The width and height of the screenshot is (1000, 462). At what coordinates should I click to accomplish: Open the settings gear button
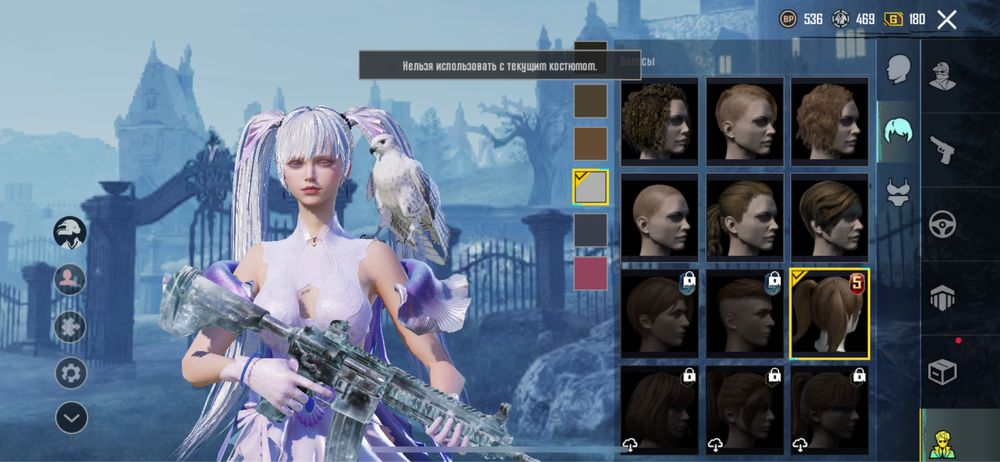71,372
